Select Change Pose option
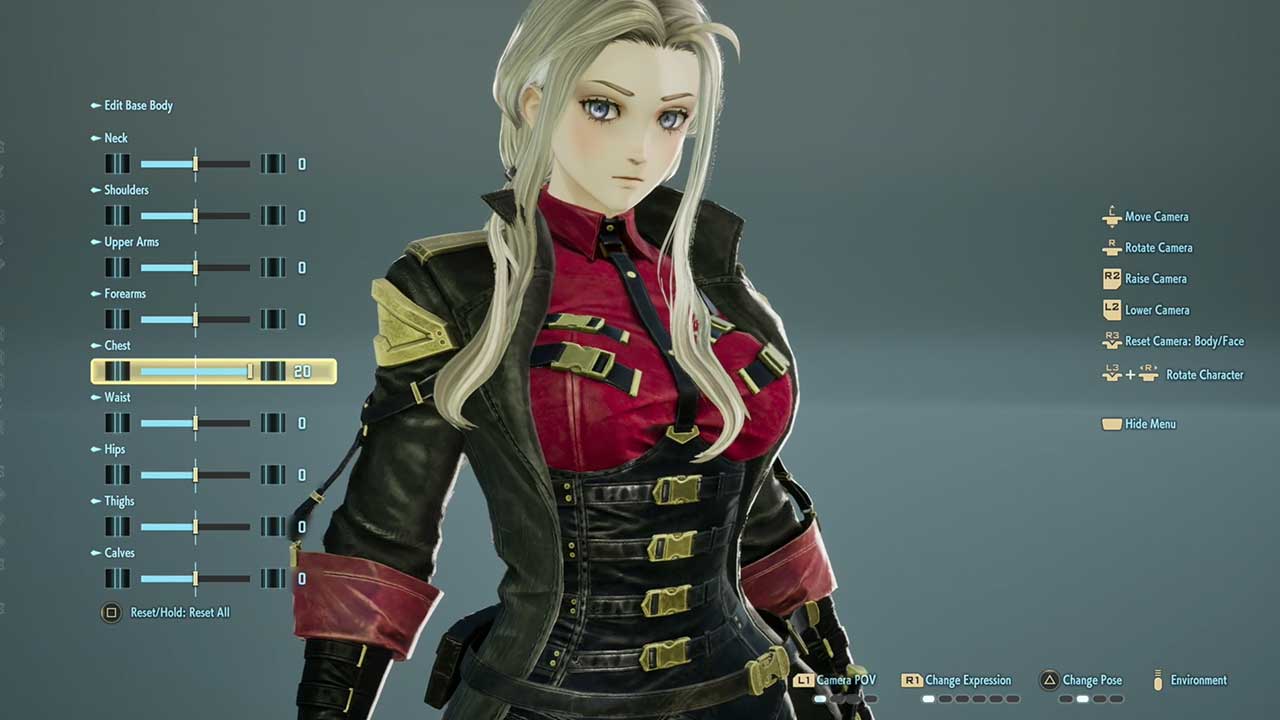This screenshot has width=1280, height=720. coord(1091,680)
